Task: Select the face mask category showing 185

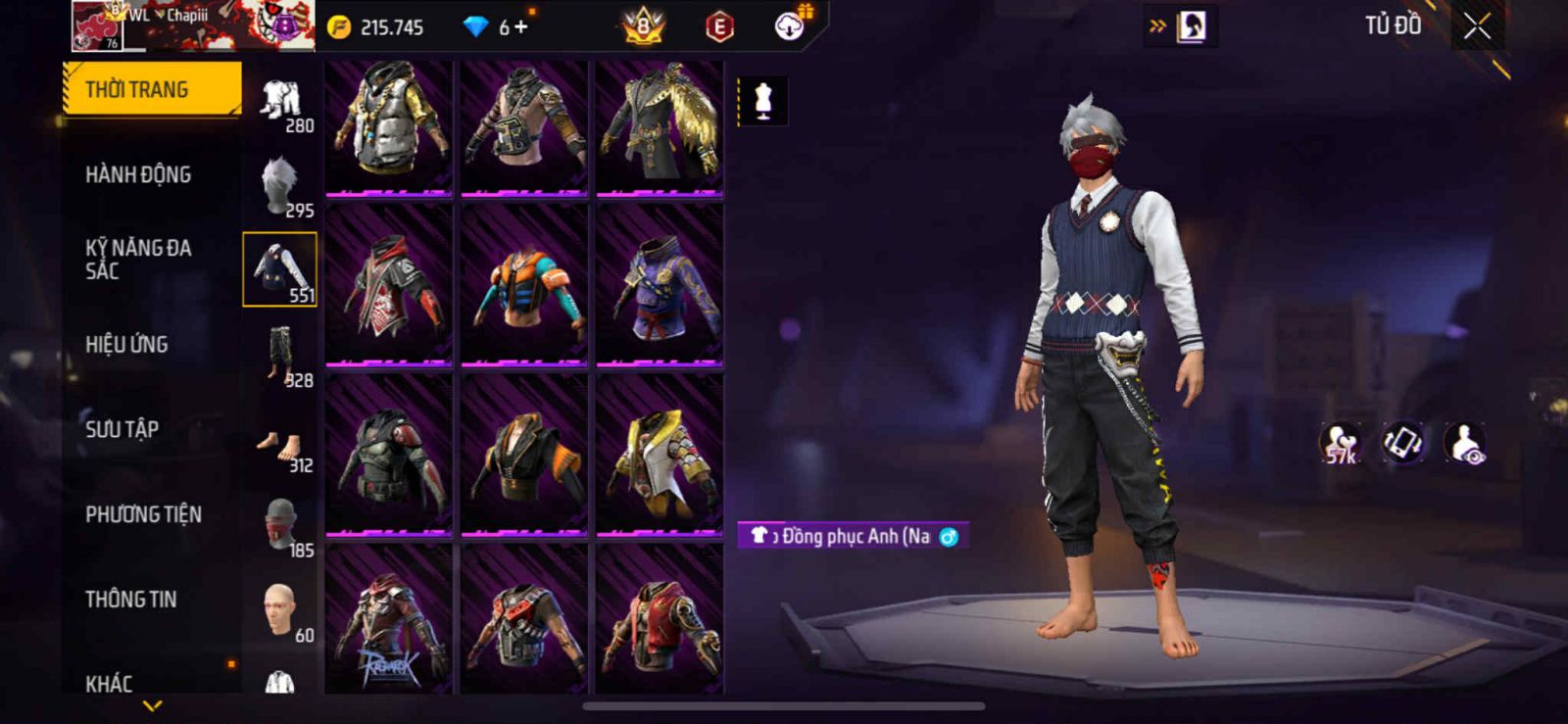Action: coord(280,526)
